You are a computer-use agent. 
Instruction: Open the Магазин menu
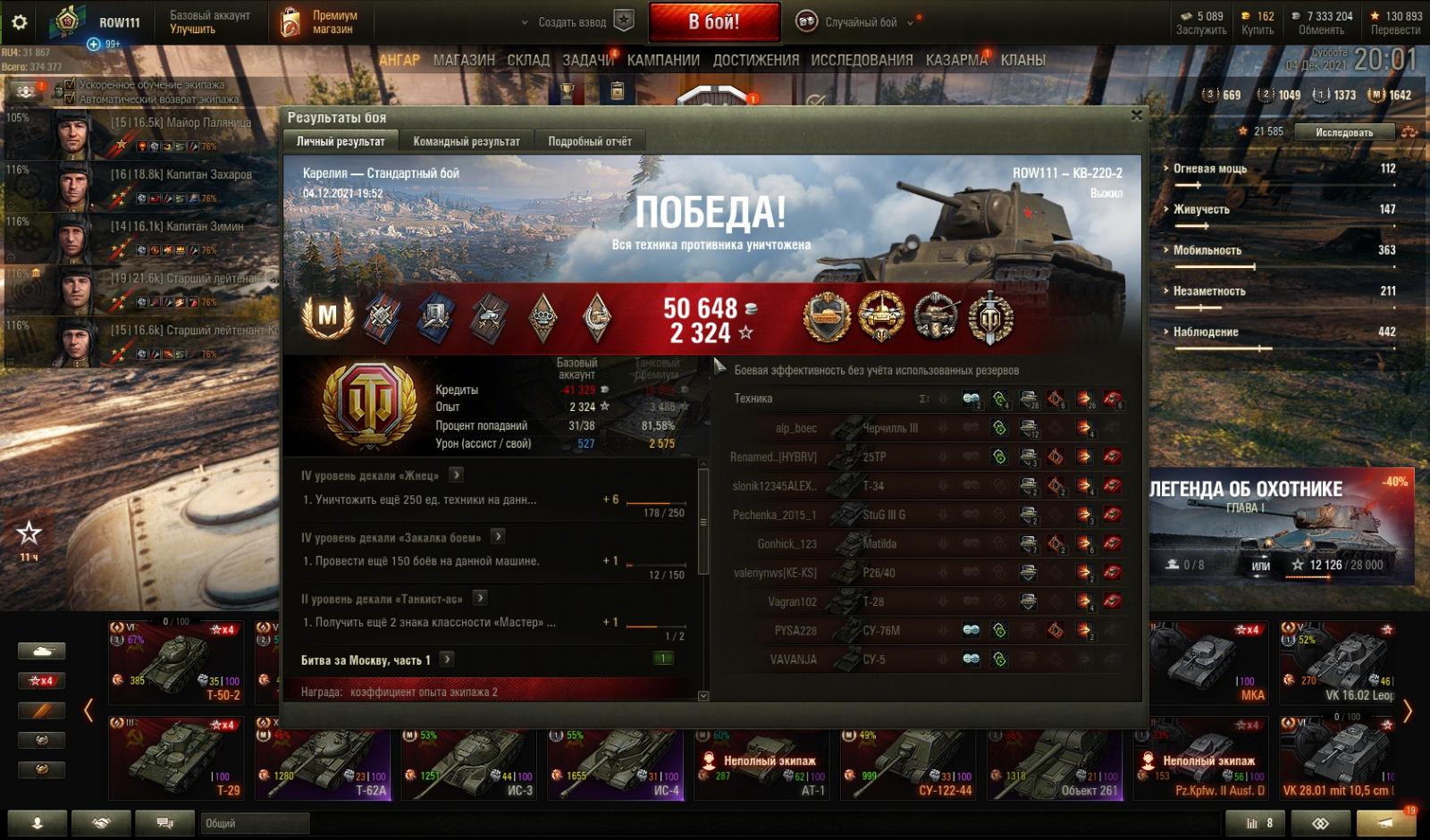tap(463, 60)
